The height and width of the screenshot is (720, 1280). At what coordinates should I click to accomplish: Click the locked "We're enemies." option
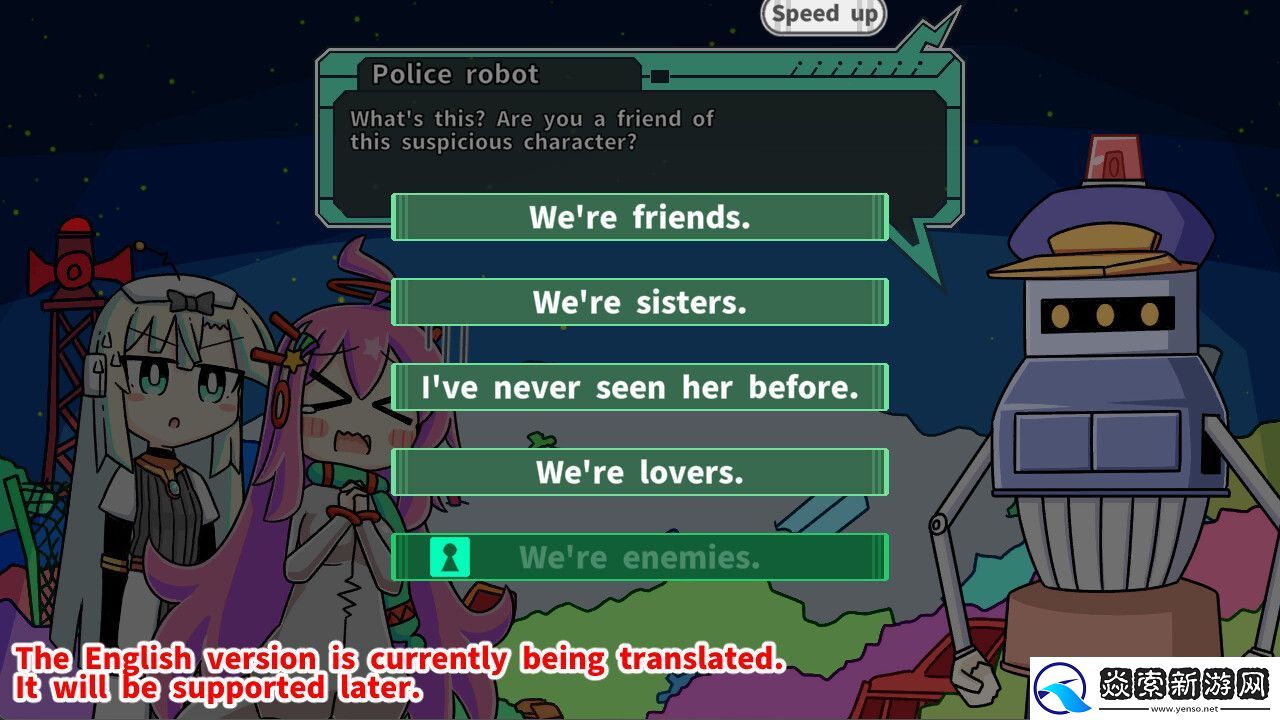pos(639,557)
